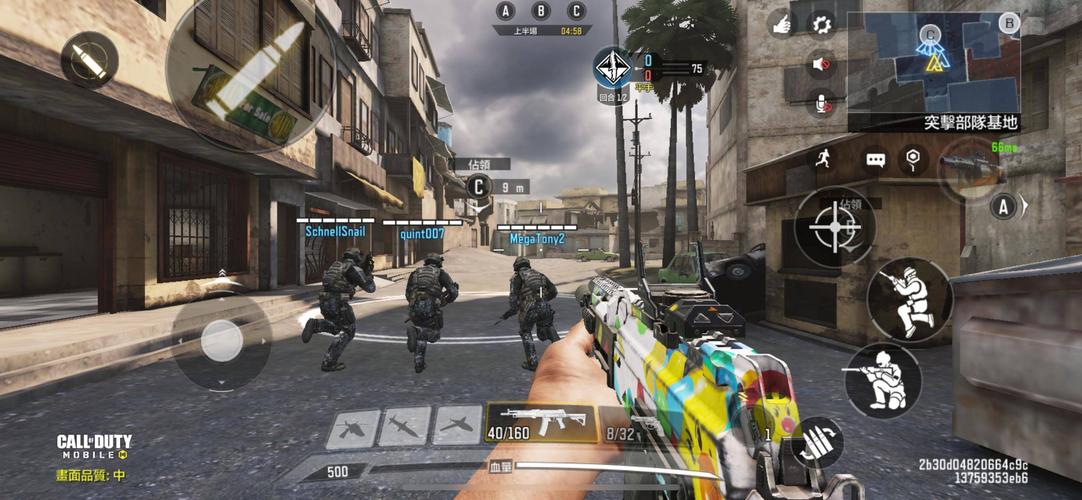Tap the hexagon map-pin marker icon
Image resolution: width=1082 pixels, height=500 pixels.
pyautogui.click(x=912, y=158)
